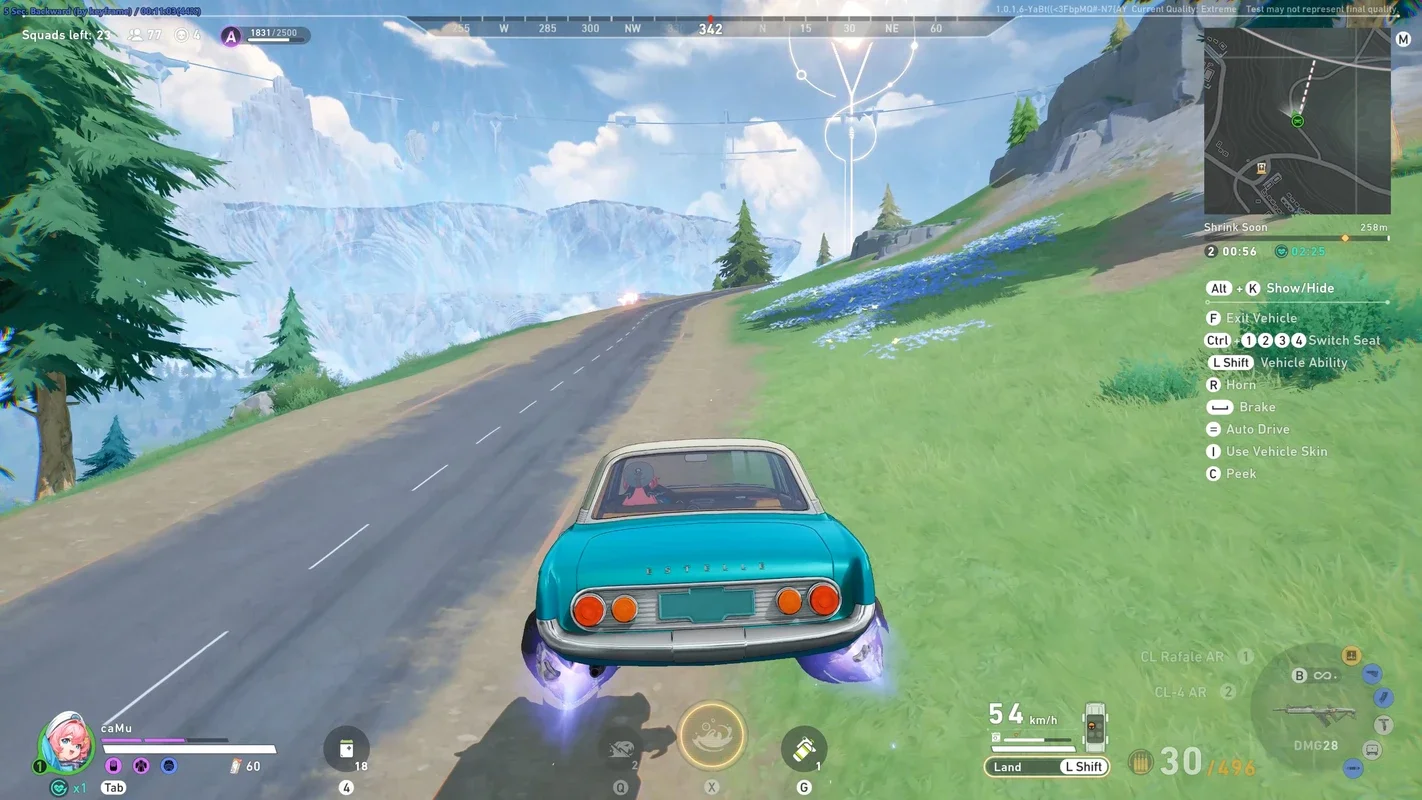The image size is (1422, 800).
Task: Activate the glowing splash ability icon
Action: click(x=712, y=736)
